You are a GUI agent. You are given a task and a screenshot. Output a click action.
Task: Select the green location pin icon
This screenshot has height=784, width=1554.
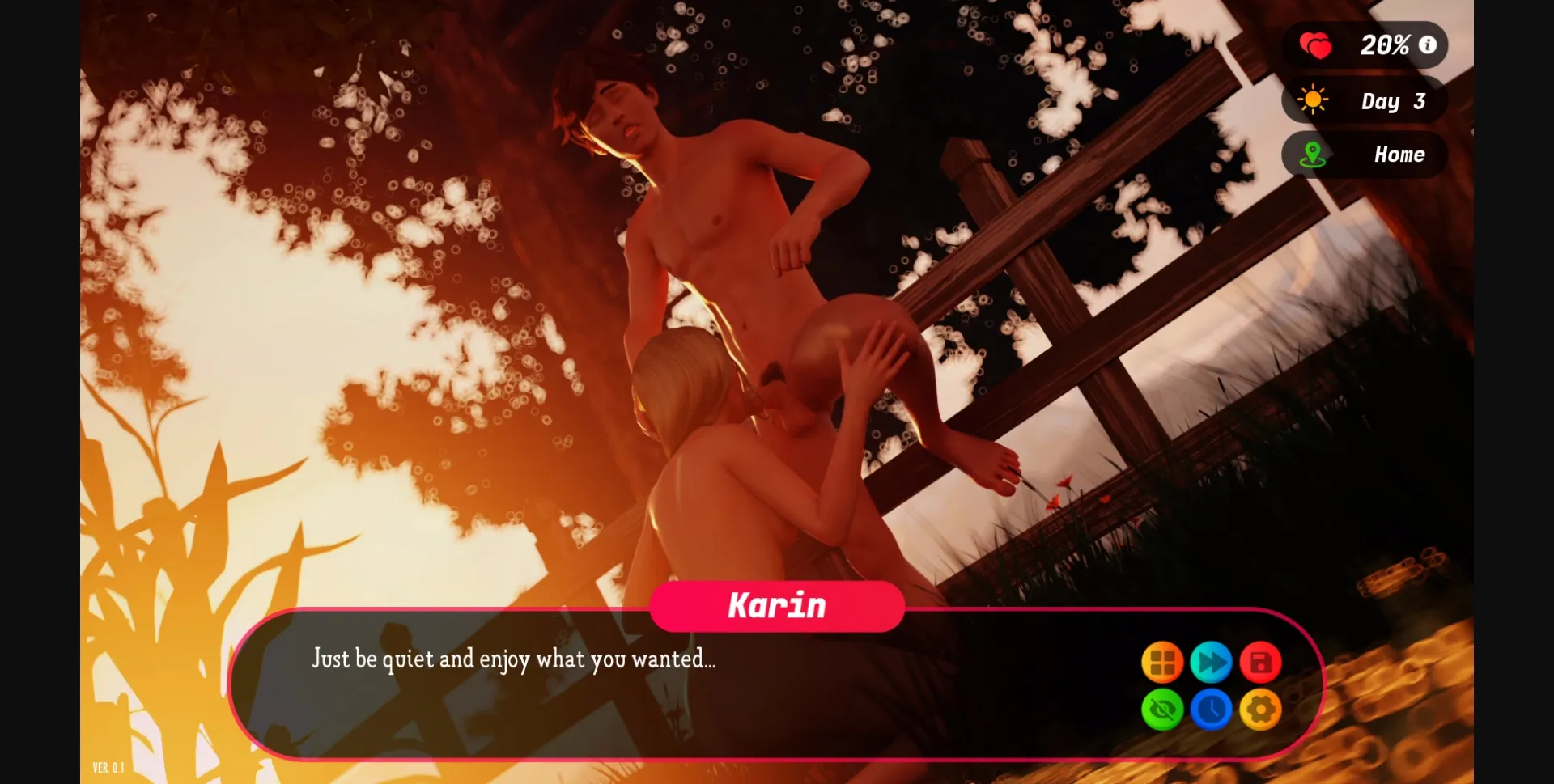tap(1314, 155)
